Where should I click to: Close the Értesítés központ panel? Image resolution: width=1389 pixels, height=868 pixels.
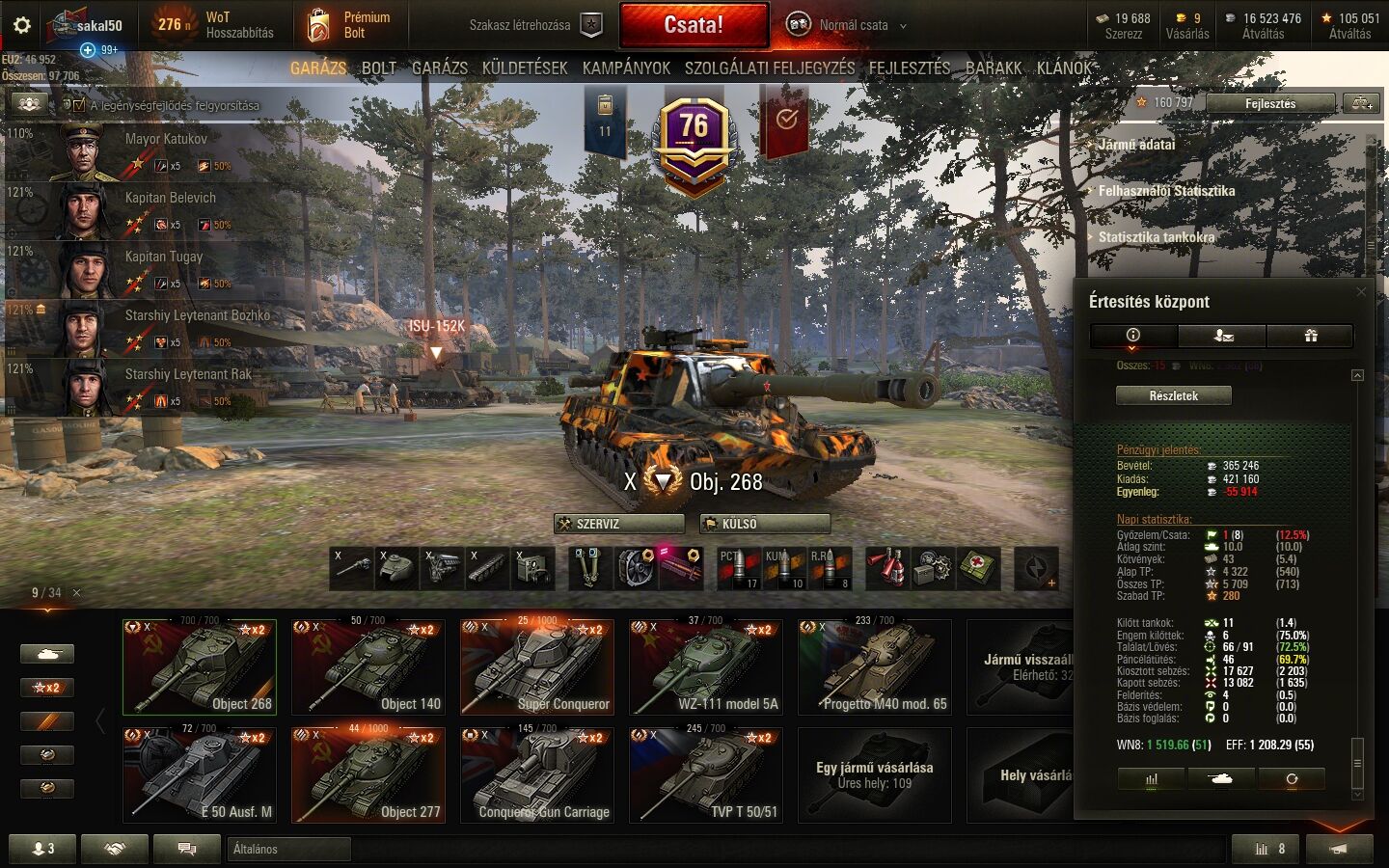coord(1361,292)
